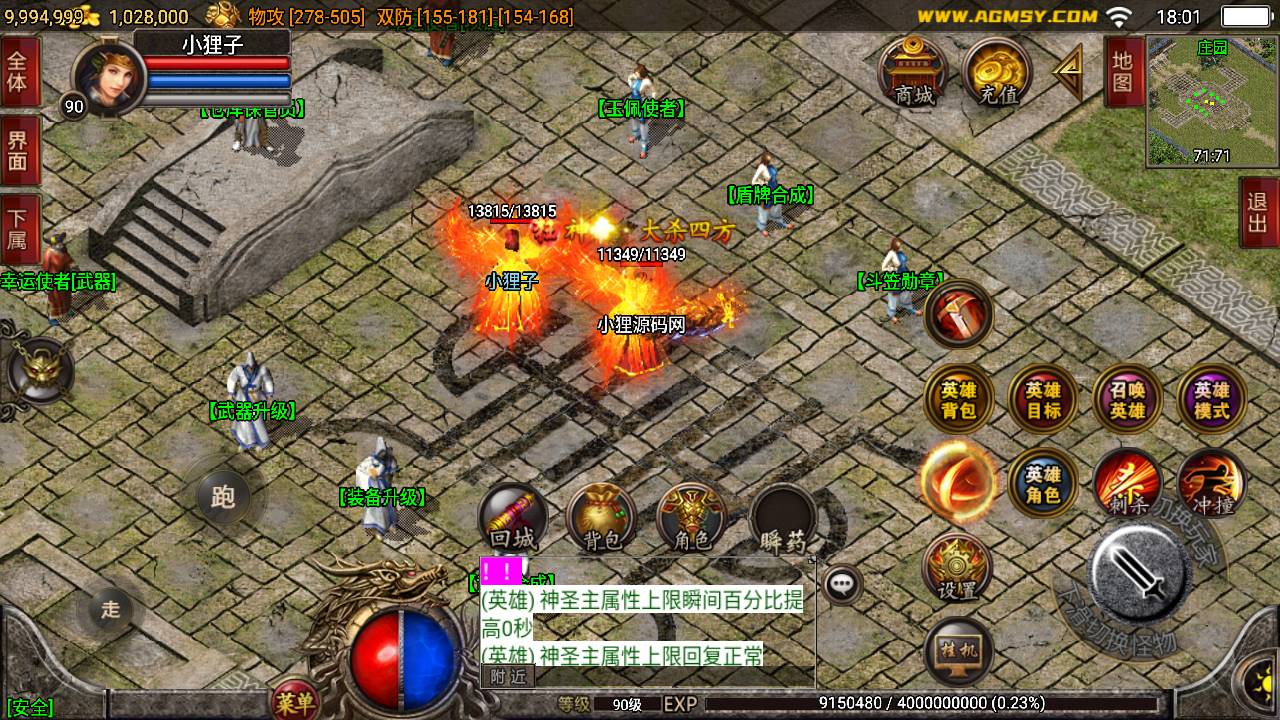Open the 充值 recharge screen
Screen dimensions: 1280x720
[996, 72]
